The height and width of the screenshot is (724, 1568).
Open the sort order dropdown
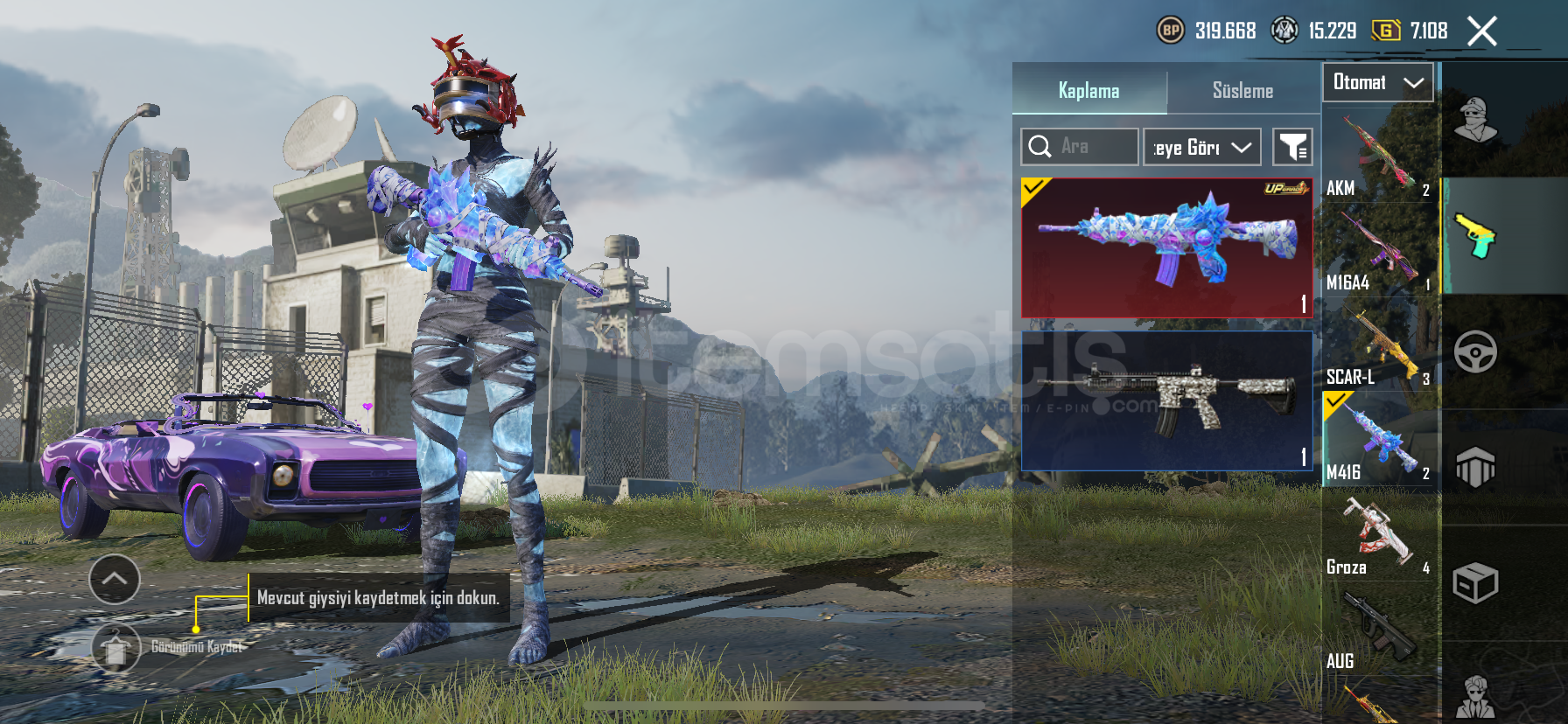[1201, 148]
